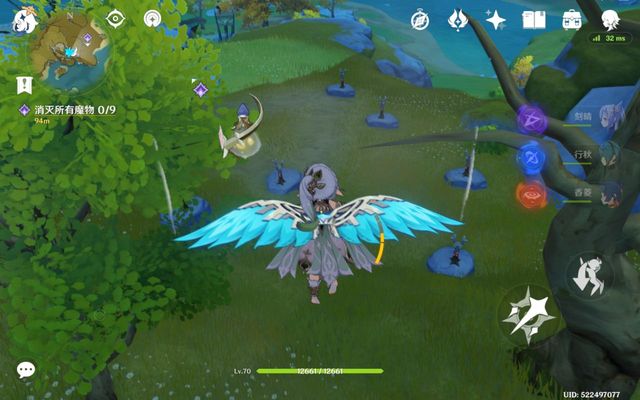Open the chat speech bubble

click(x=26, y=370)
